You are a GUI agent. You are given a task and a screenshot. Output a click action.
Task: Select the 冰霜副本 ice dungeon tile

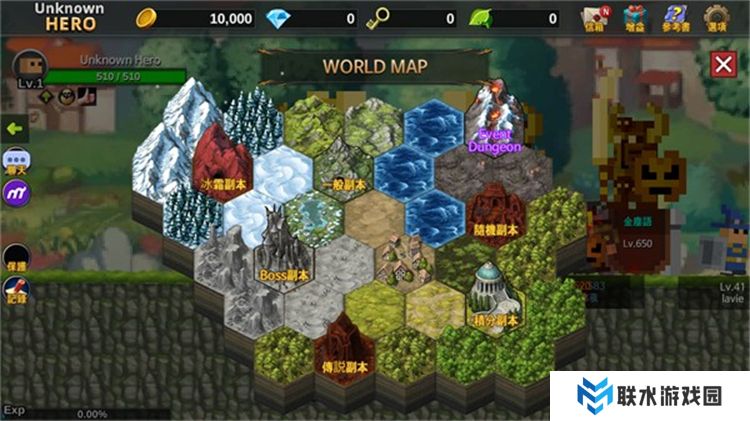coord(220,160)
